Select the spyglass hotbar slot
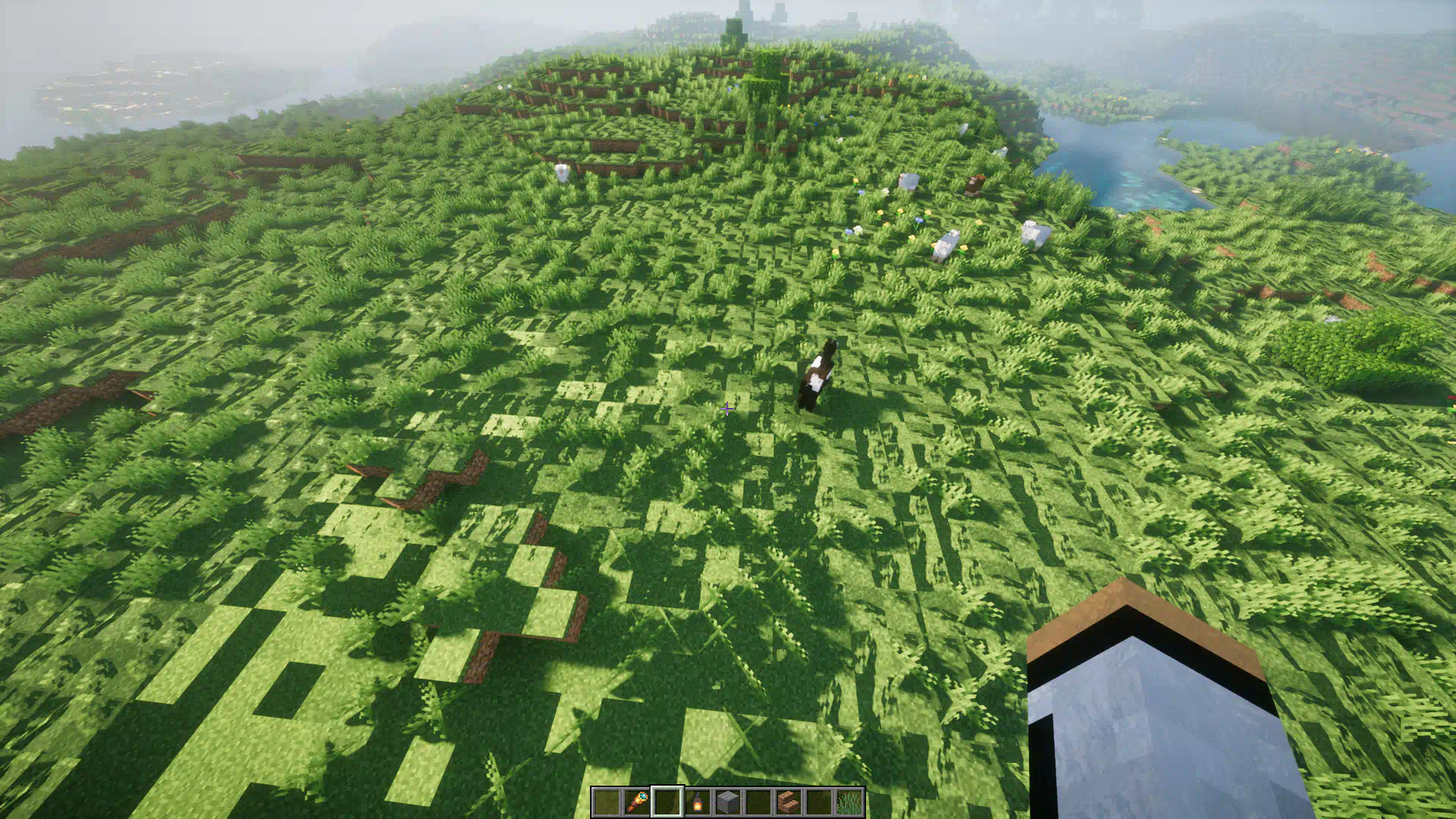This screenshot has height=819, width=1456. 637,802
